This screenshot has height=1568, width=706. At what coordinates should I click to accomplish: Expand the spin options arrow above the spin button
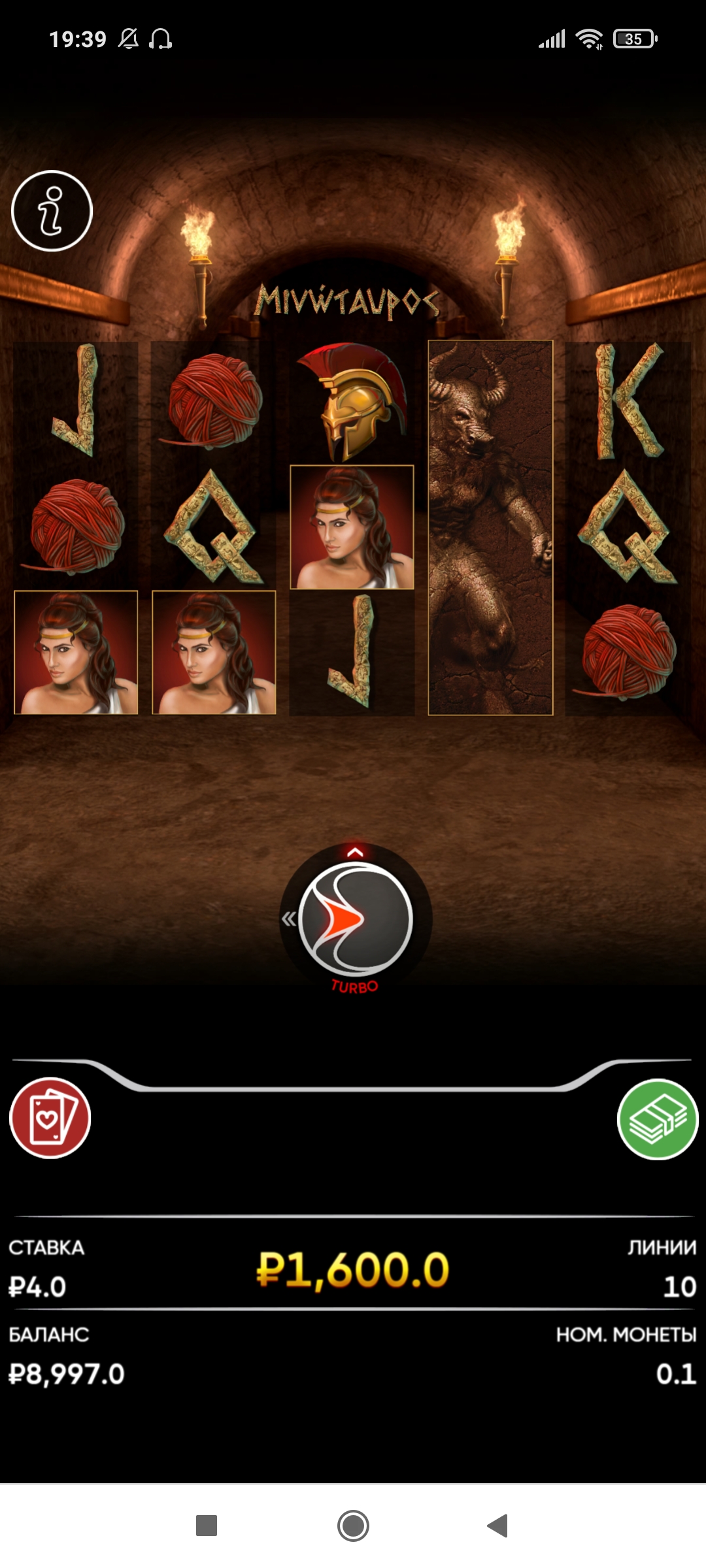(355, 852)
